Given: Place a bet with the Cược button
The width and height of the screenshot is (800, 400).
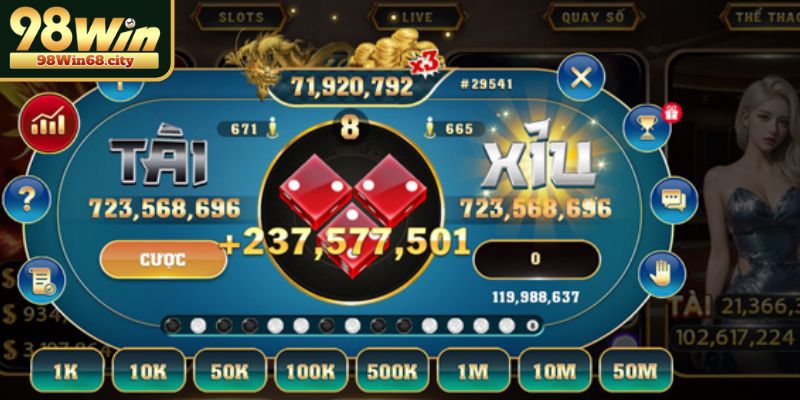Looking at the screenshot, I should (x=162, y=259).
